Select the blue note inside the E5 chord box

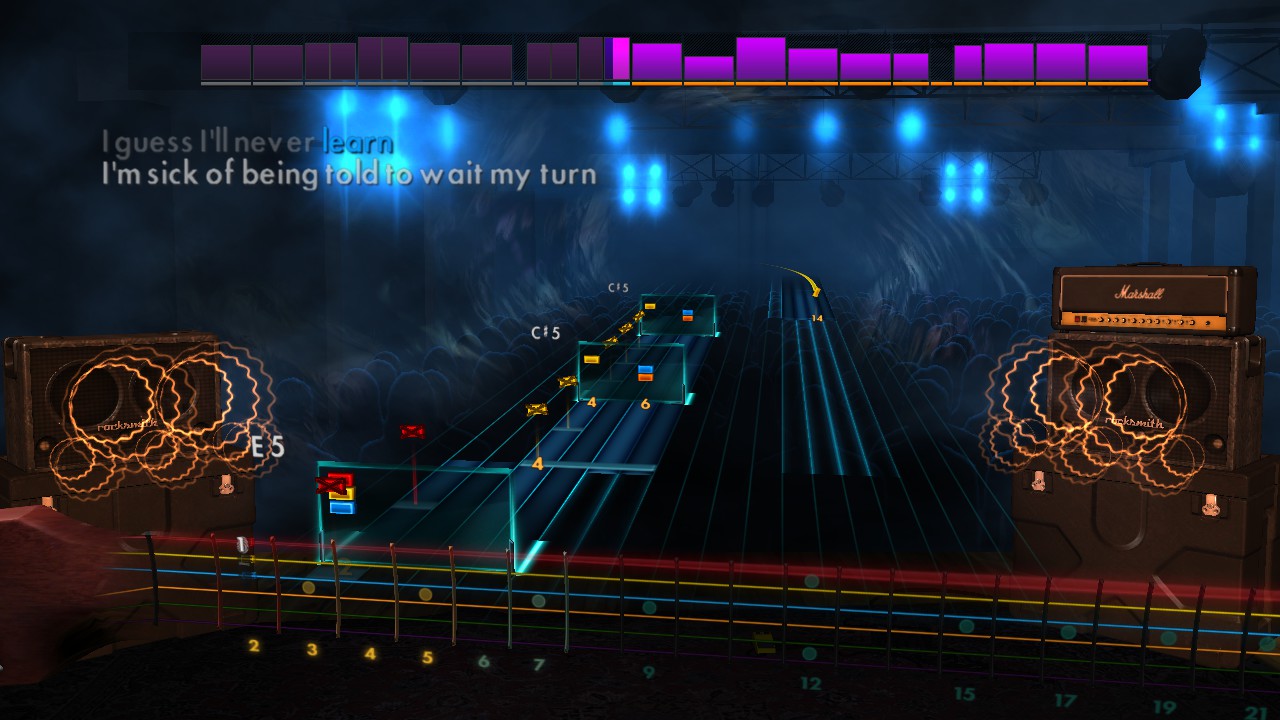(x=343, y=506)
